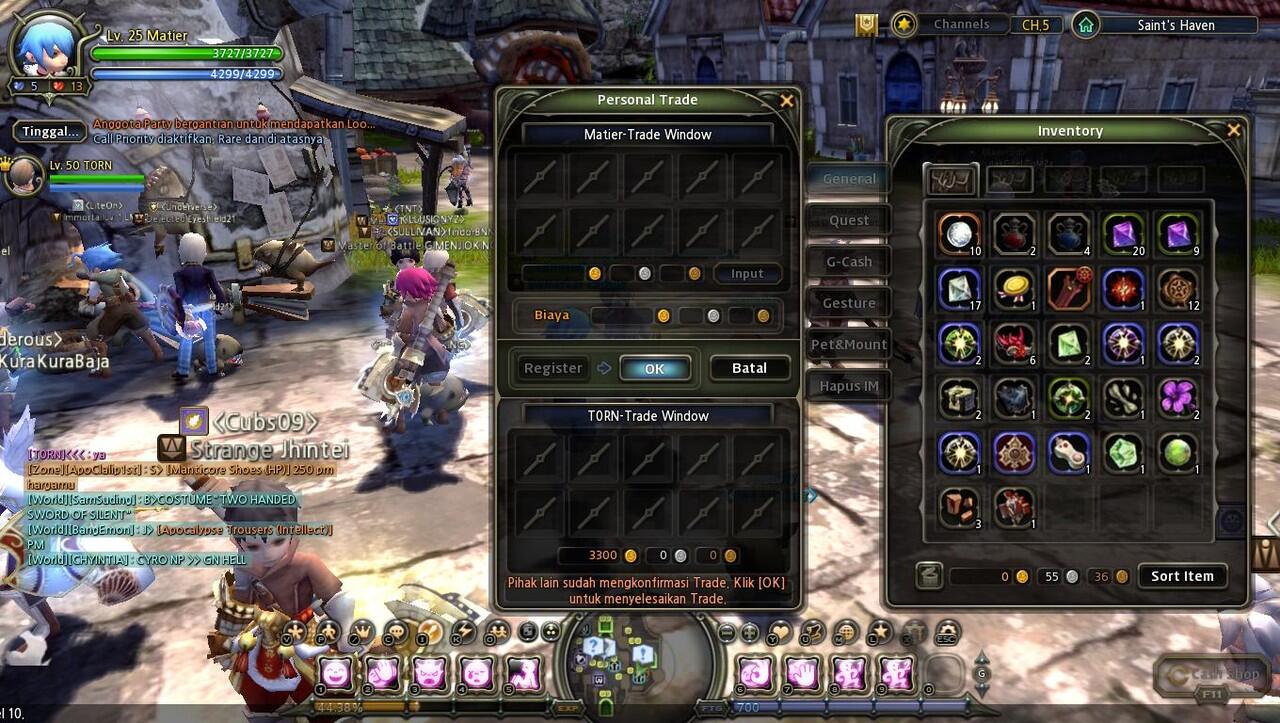This screenshot has width=1280, height=723.
Task: Cancel the trade with Batal
Action: pos(749,368)
